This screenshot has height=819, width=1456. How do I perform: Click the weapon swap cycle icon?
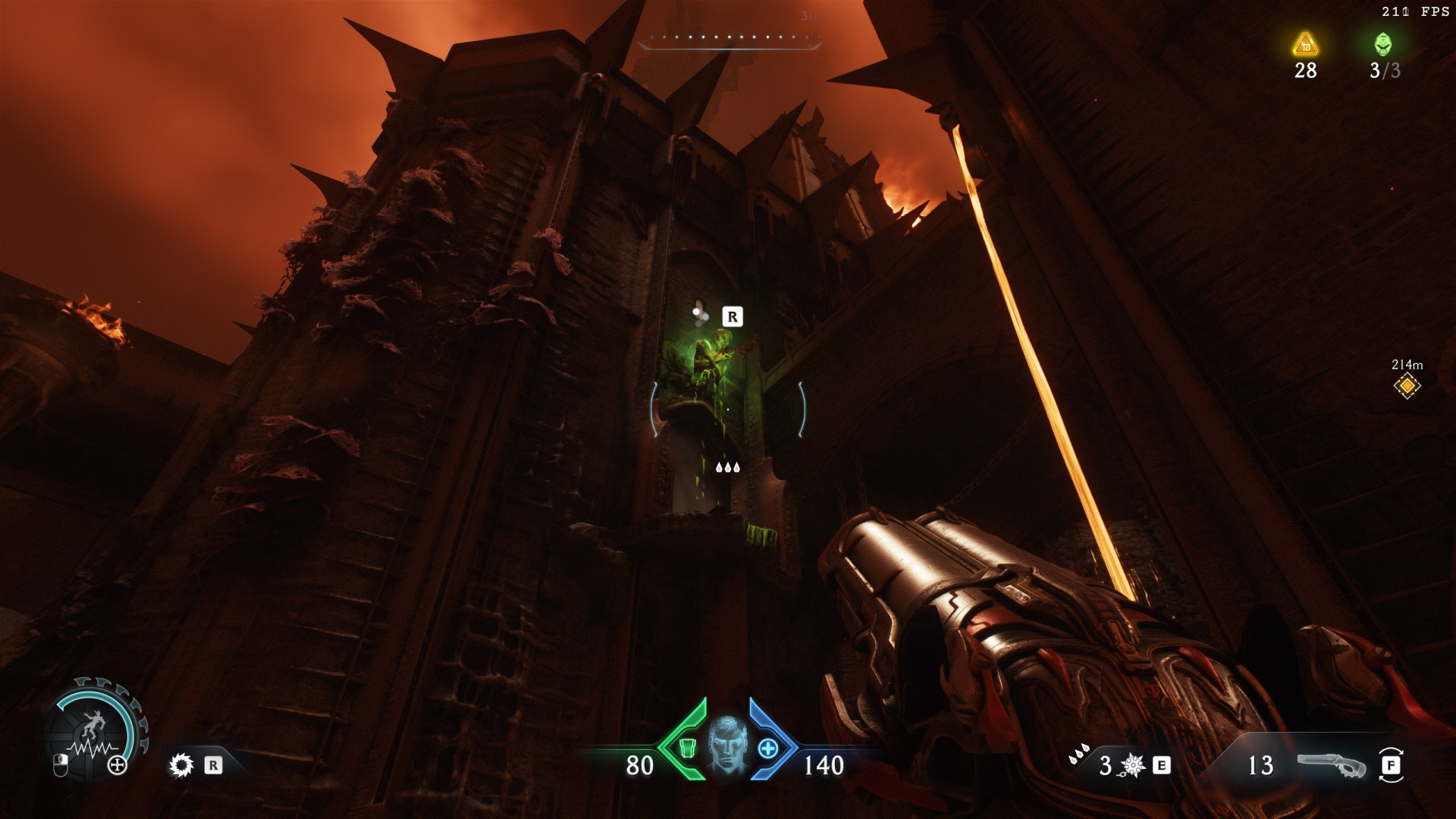1392,766
